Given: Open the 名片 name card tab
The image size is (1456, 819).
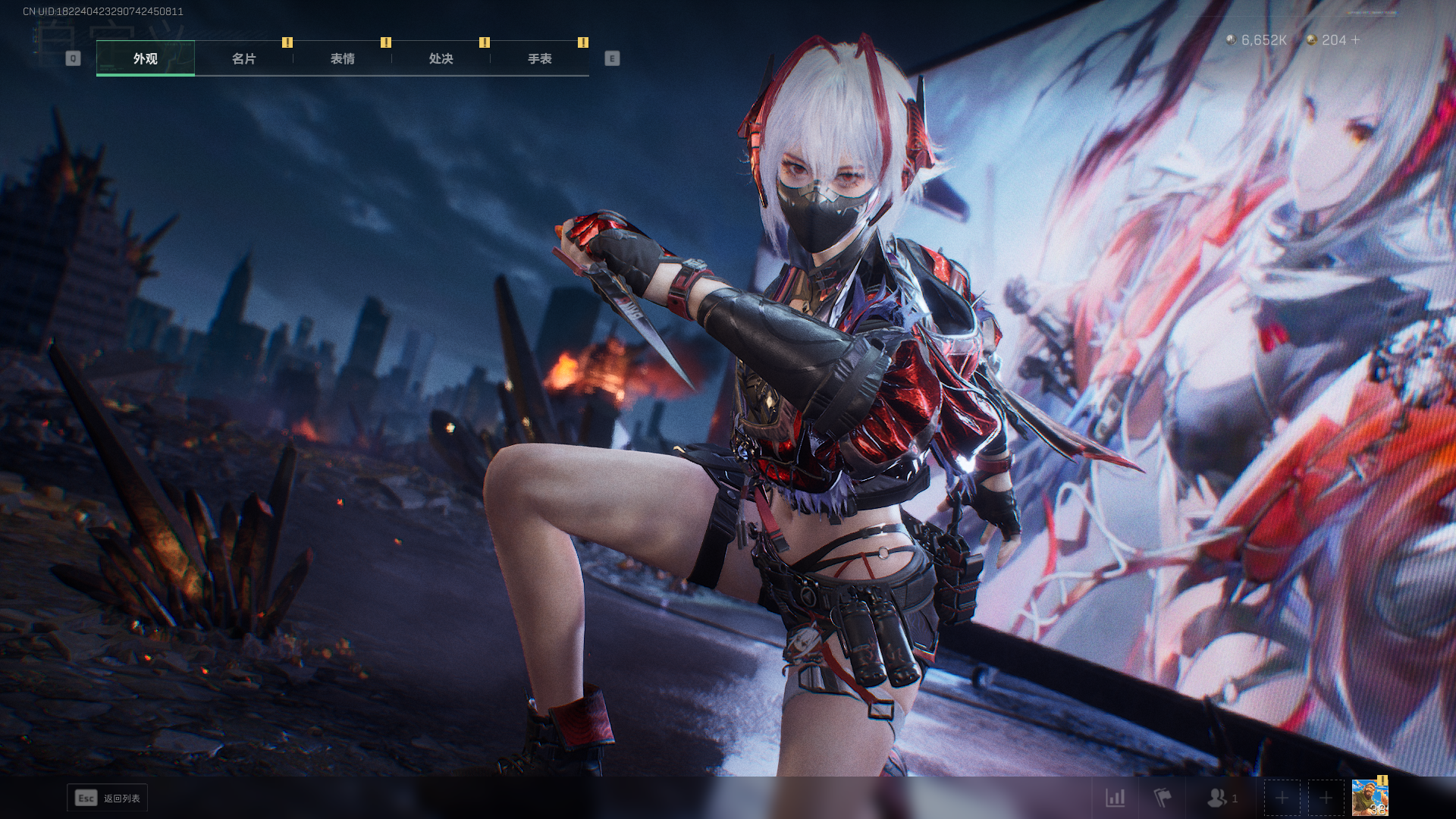Looking at the screenshot, I should (244, 58).
